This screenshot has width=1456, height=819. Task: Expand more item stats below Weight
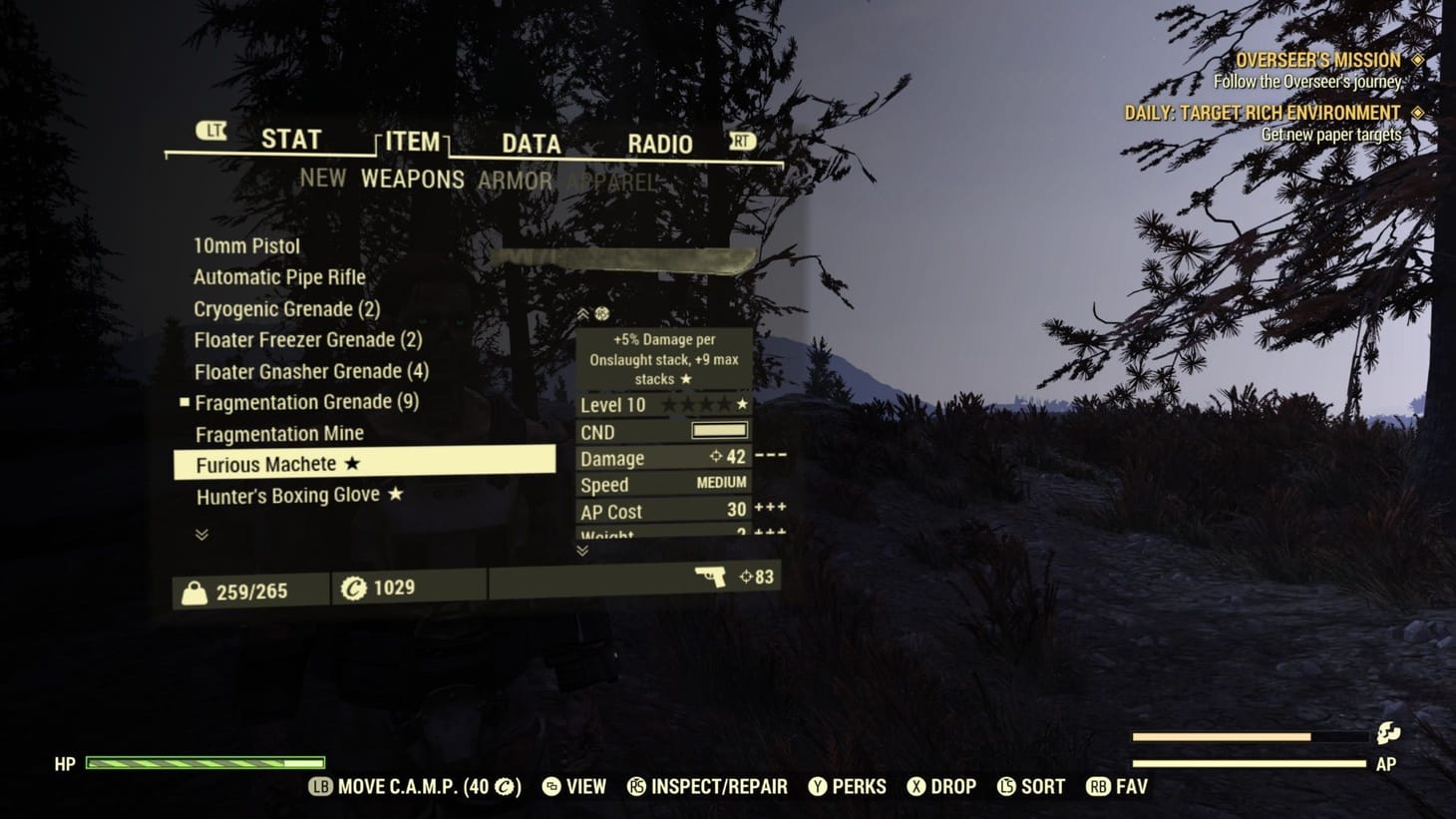point(581,550)
